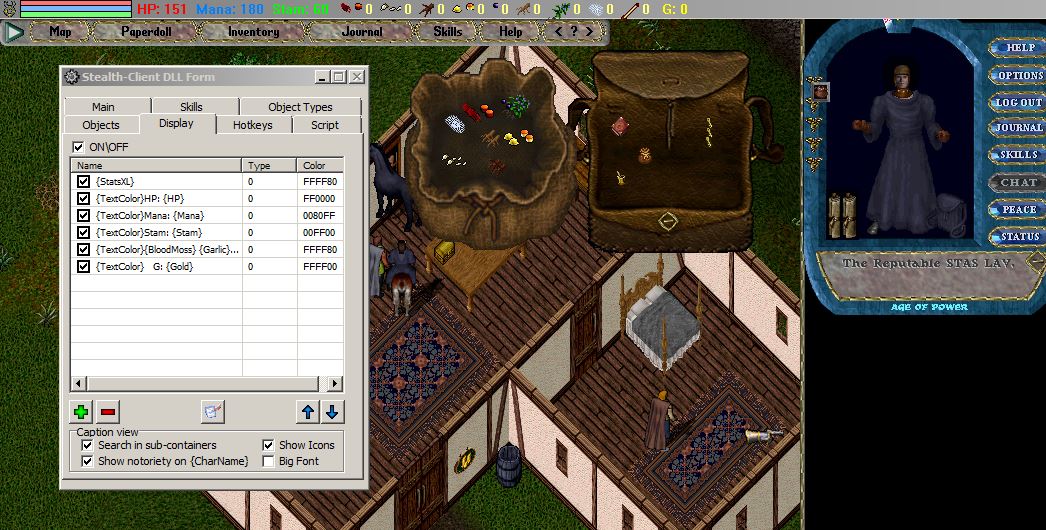Toggle the ON\OFF checkbox
Image resolution: width=1046 pixels, height=530 pixels.
point(79,147)
